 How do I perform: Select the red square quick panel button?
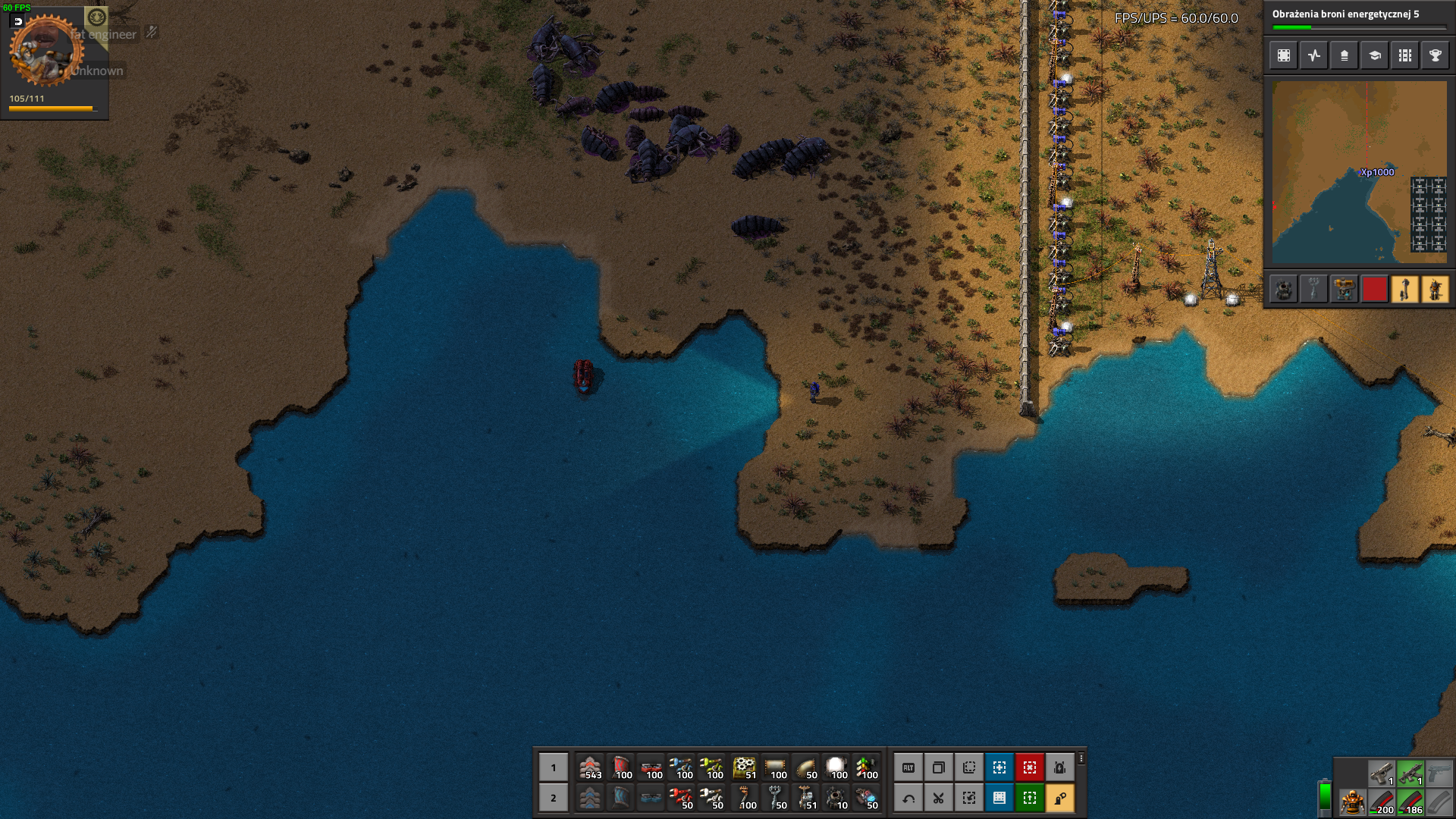click(1374, 290)
